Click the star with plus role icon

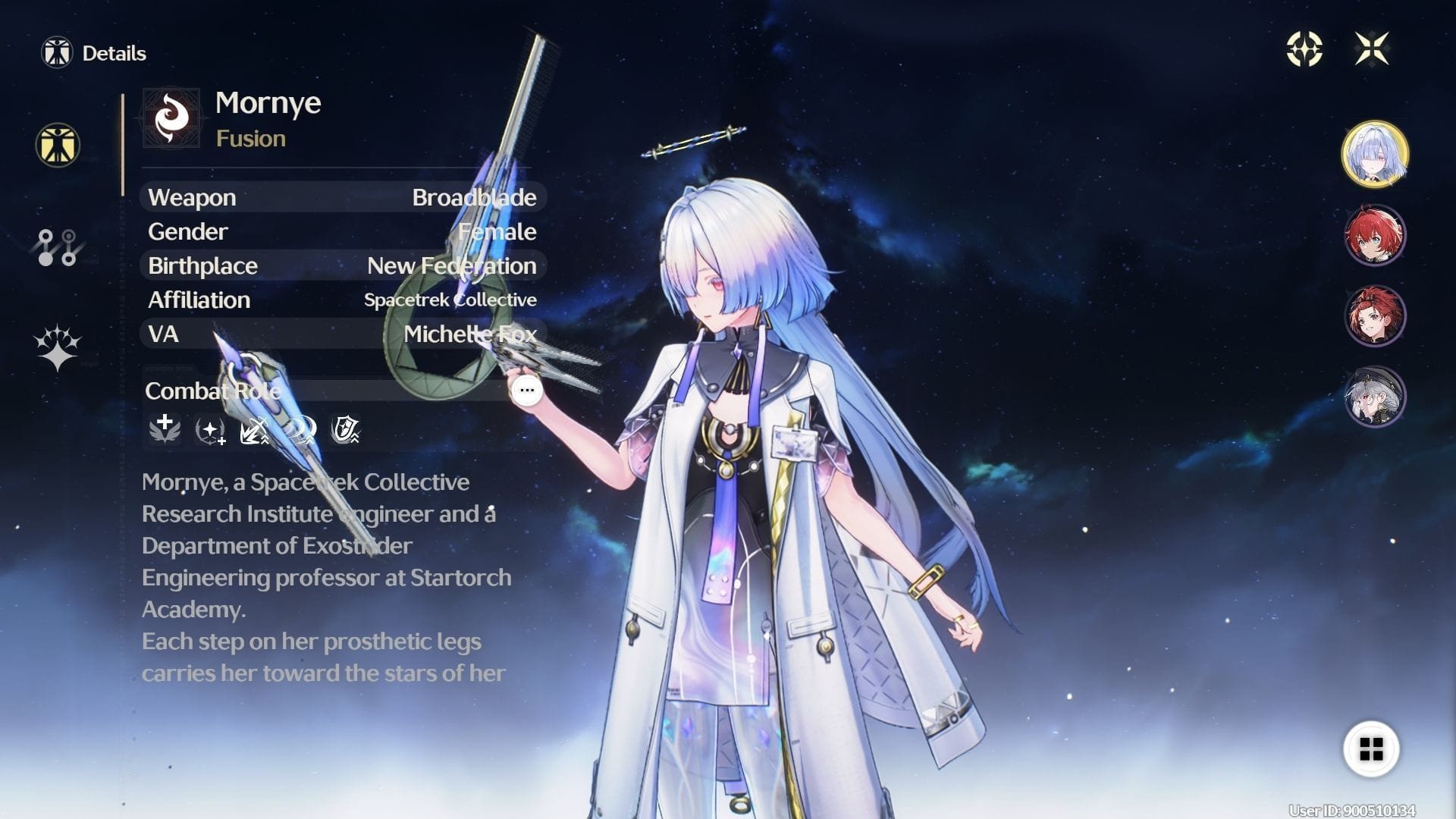[210, 430]
